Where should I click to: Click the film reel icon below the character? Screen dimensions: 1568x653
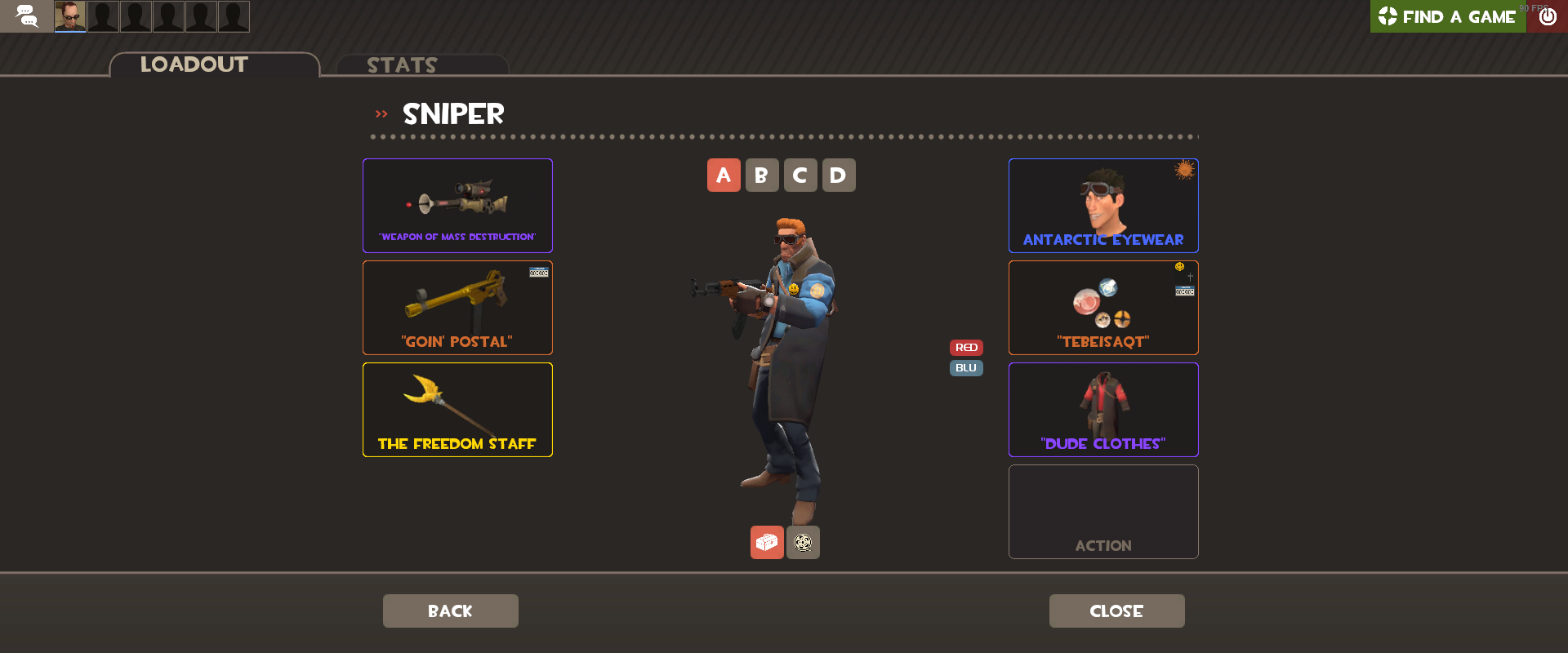coord(802,542)
